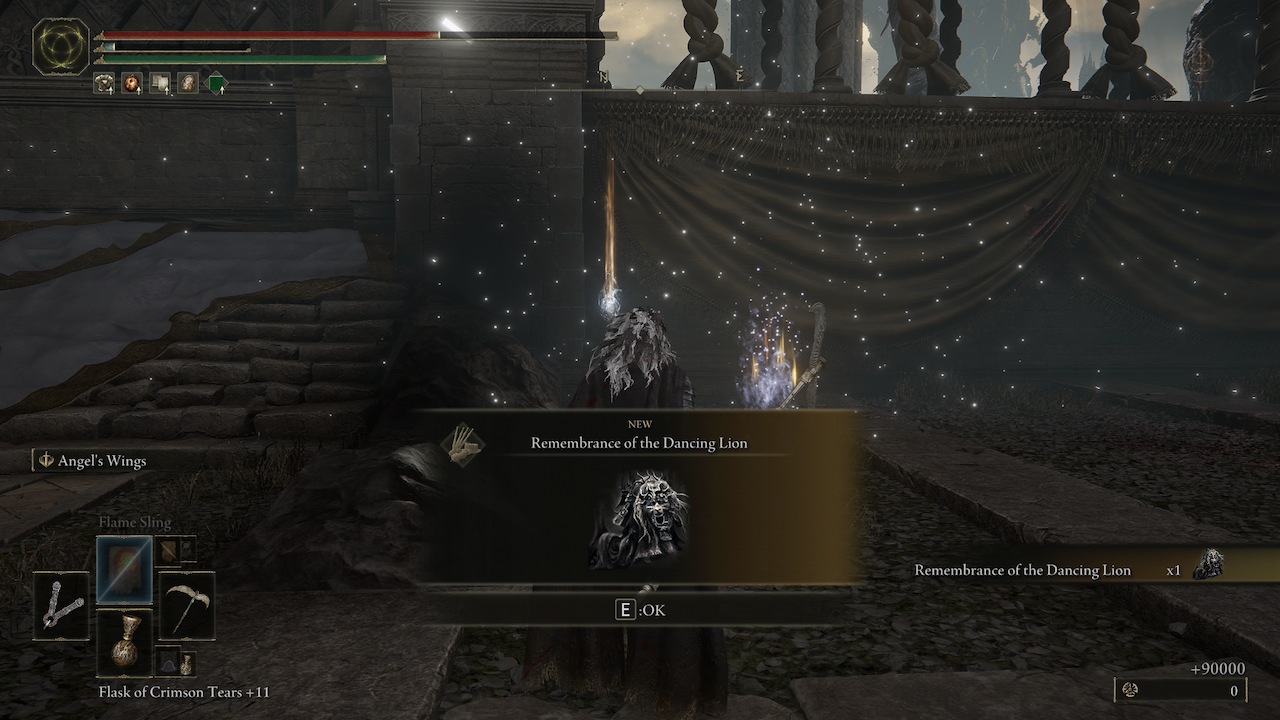Select the scythe right-hand weapon slot
Screen dimensions: 1280x720
[x=187, y=605]
